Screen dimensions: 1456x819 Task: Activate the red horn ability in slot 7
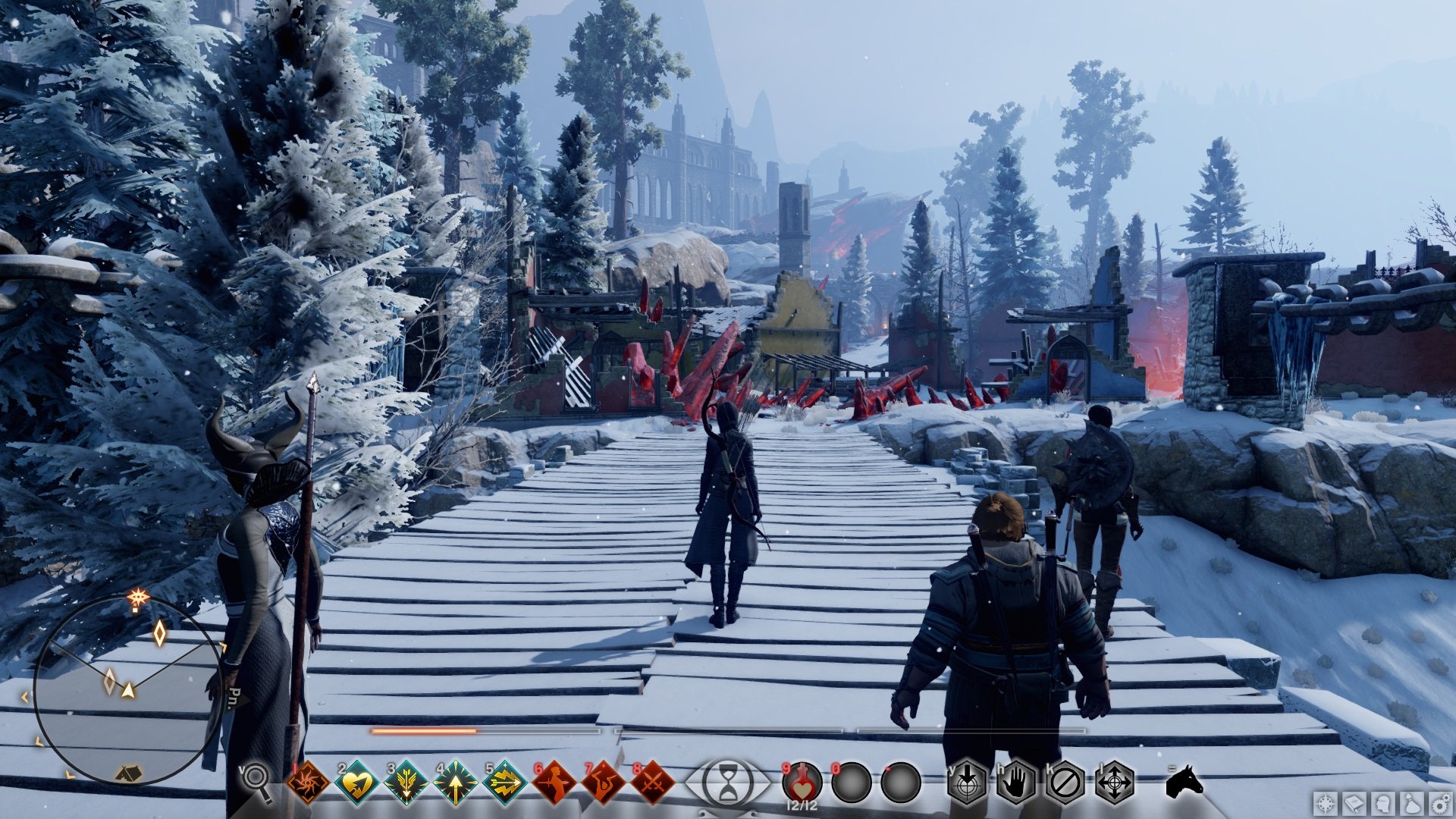[x=603, y=783]
